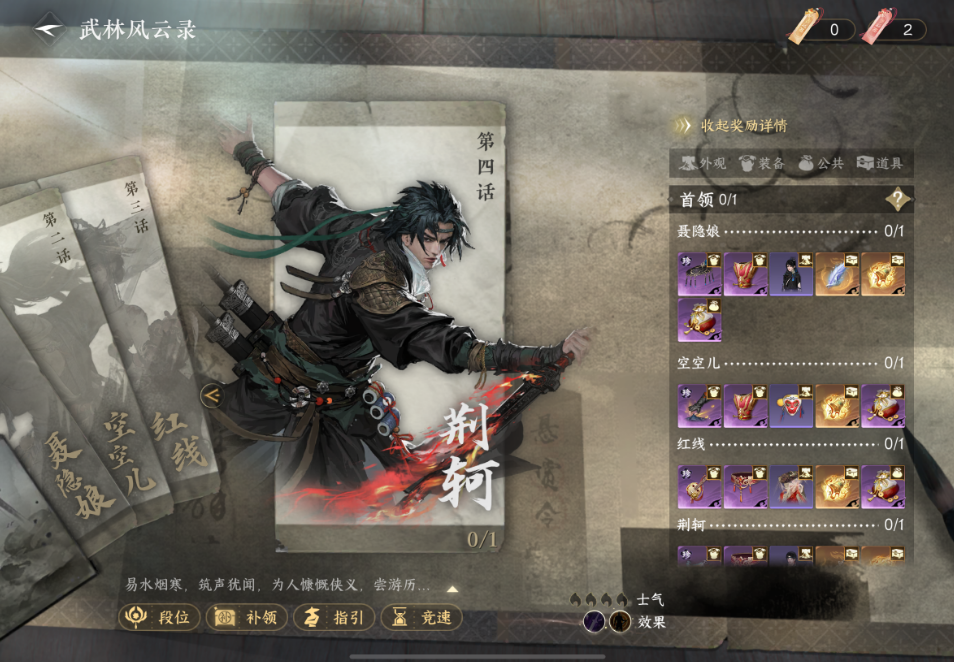Open the 效果 effect icons
The height and width of the screenshot is (662, 954).
[608, 621]
